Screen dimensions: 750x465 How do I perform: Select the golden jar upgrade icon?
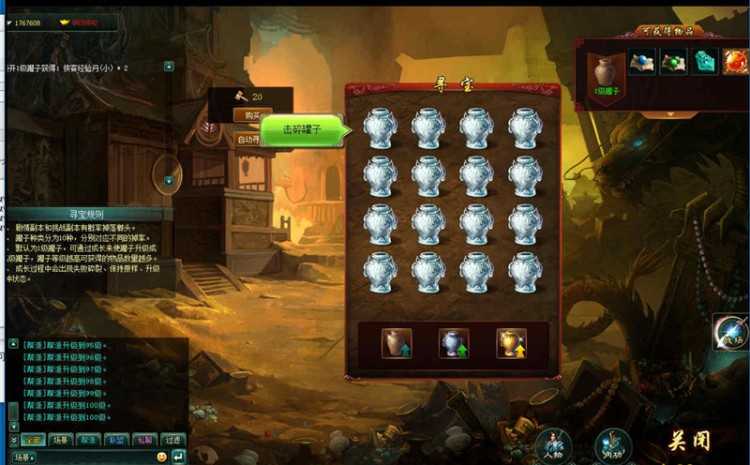coord(511,343)
